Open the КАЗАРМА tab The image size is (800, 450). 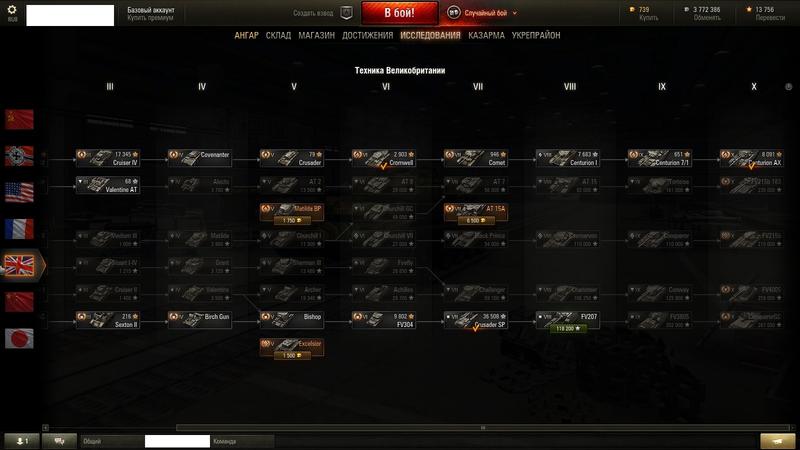pyautogui.click(x=486, y=35)
